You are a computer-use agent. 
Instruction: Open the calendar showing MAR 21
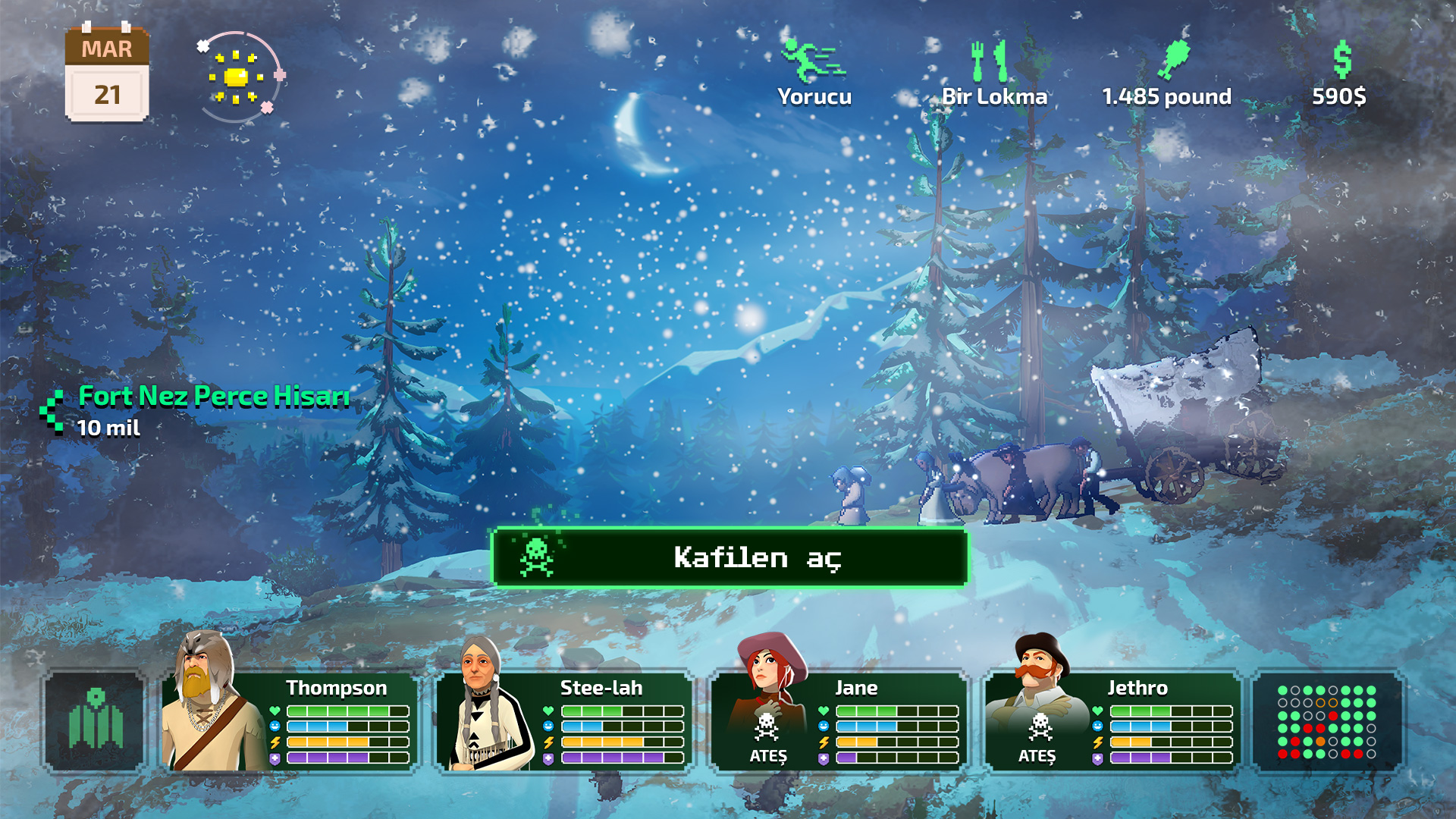tap(107, 72)
